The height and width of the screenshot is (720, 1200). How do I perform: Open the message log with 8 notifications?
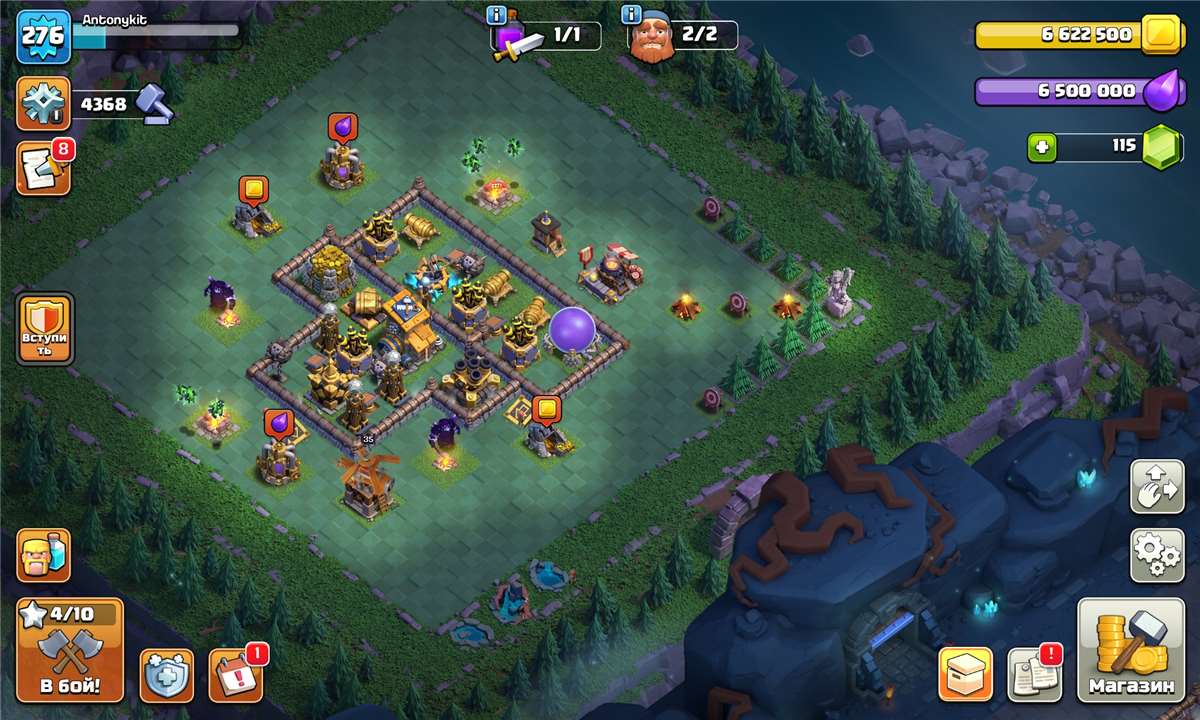pos(43,168)
